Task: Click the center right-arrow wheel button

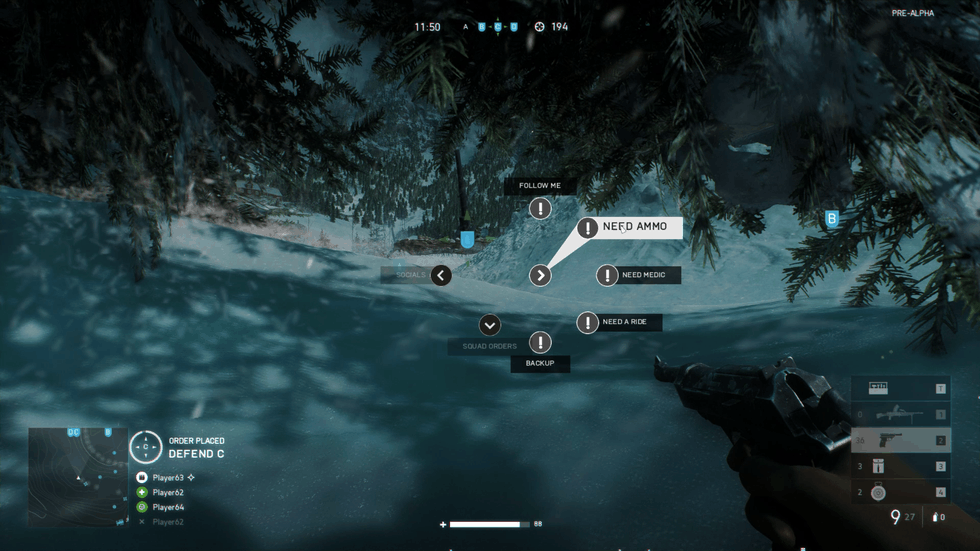Action: tap(540, 275)
